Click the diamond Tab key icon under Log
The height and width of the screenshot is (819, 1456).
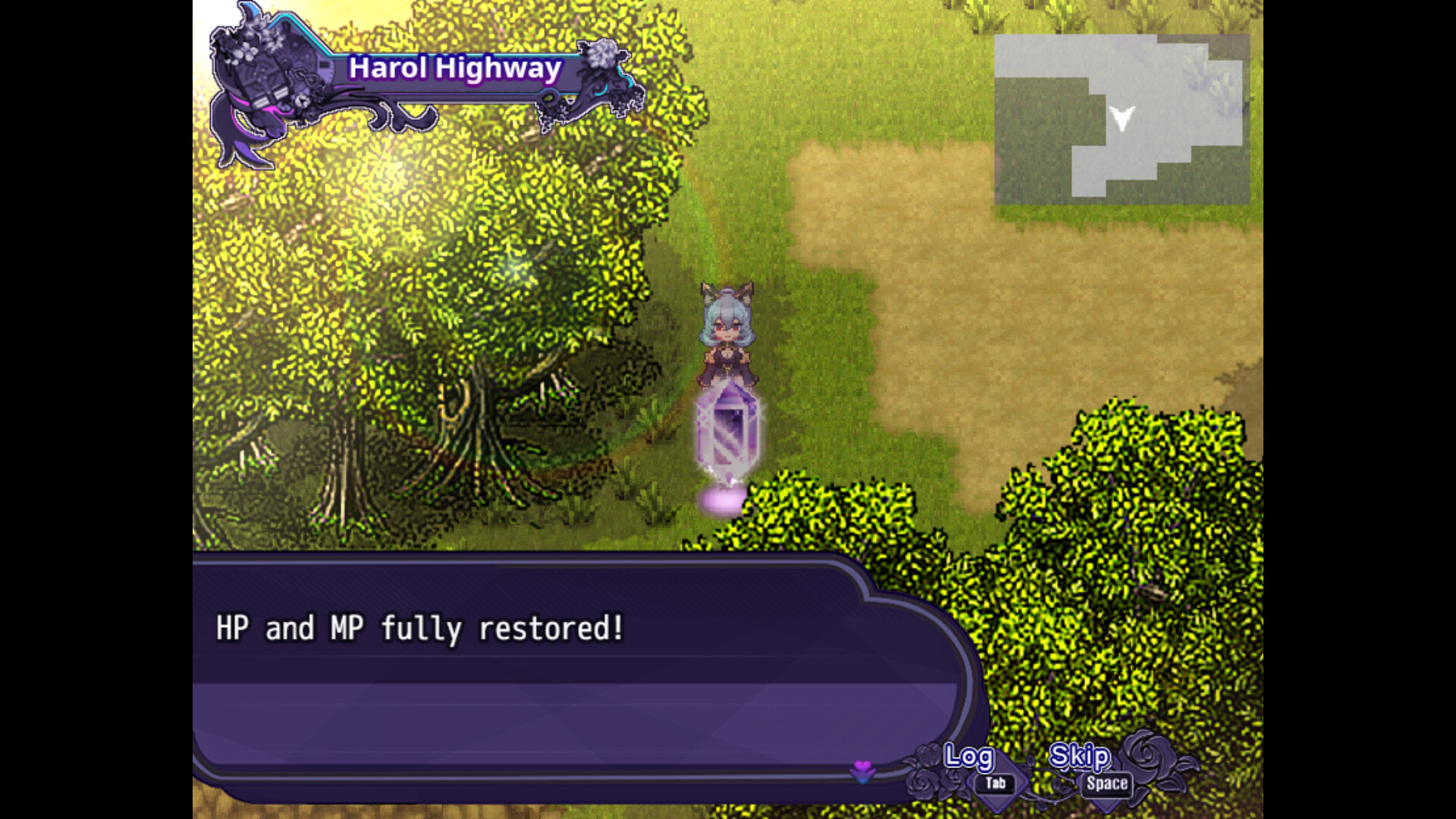[x=993, y=782]
